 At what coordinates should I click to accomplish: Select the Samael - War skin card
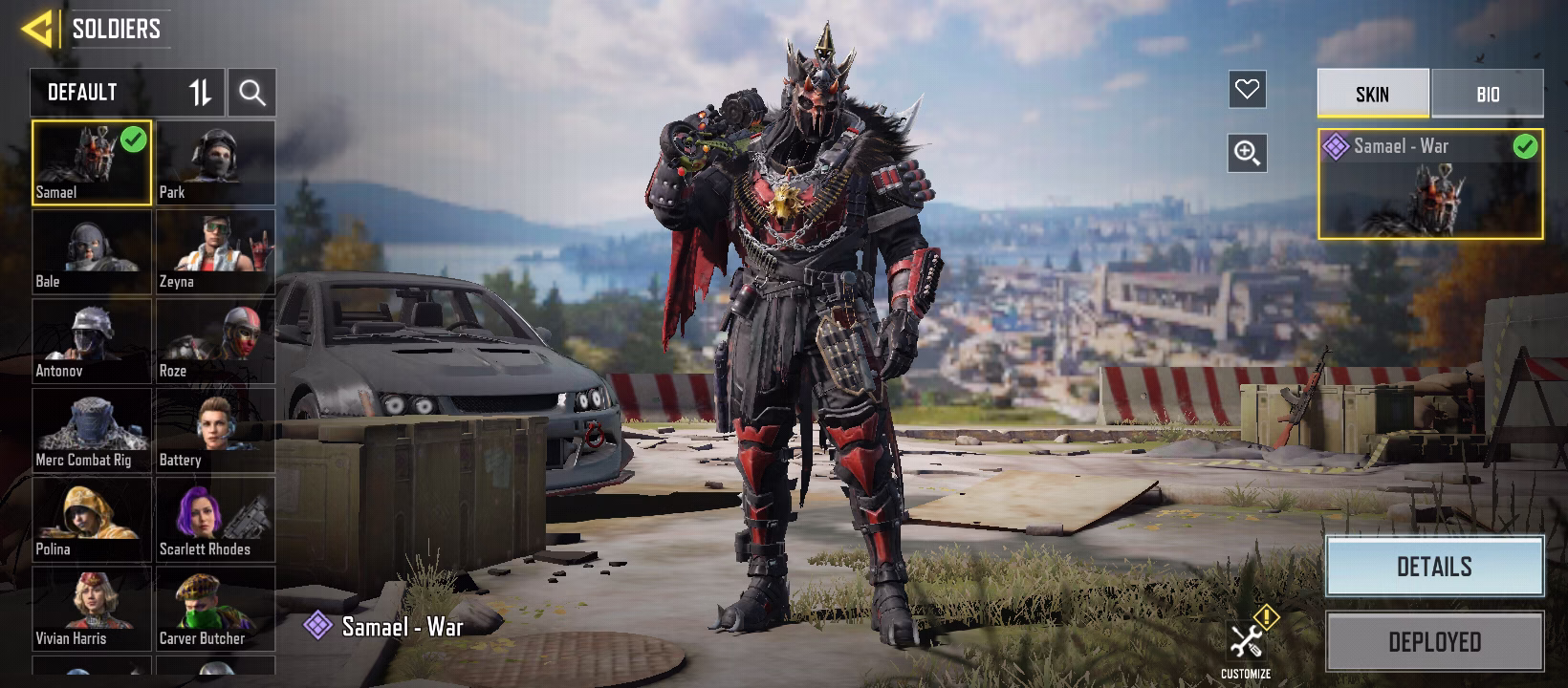(x=1429, y=184)
